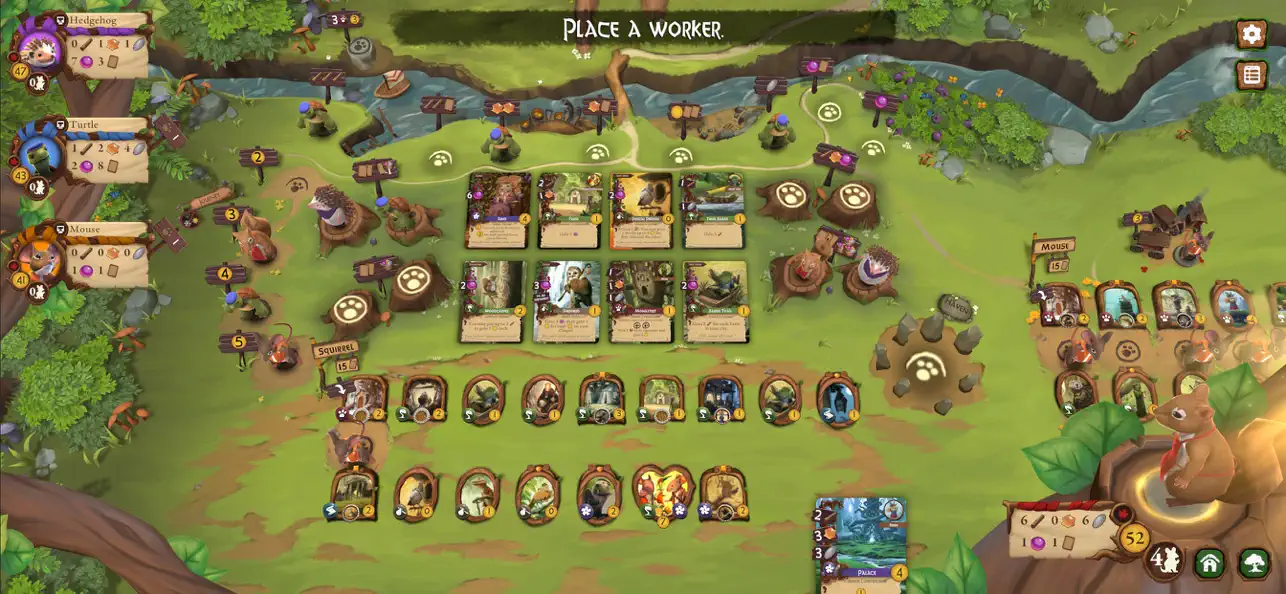1286x594 pixels.
Task: Pick the Postal Pigeon meadow card
Action: pos(642,210)
